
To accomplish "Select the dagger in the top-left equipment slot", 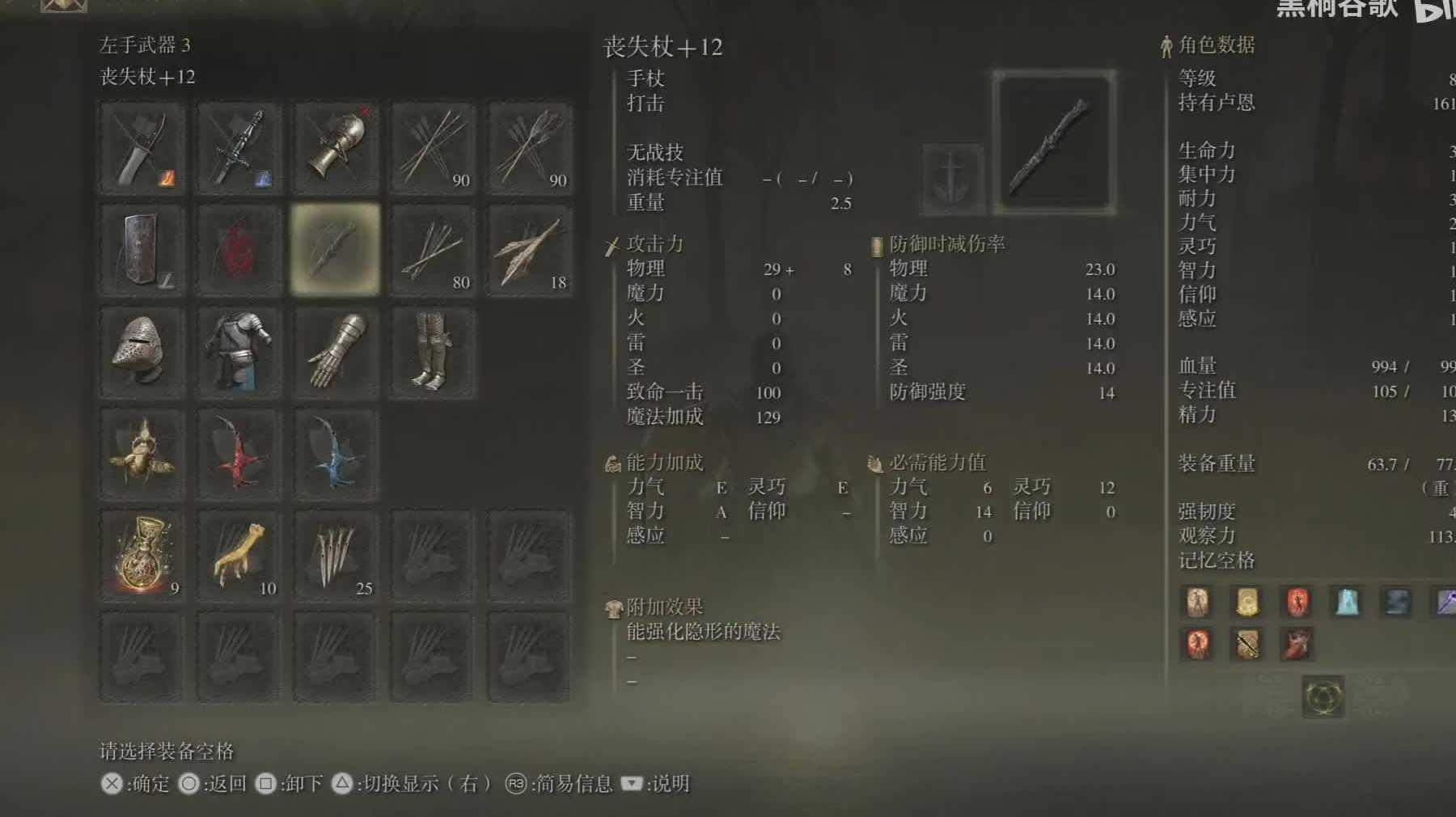I will coord(141,147).
